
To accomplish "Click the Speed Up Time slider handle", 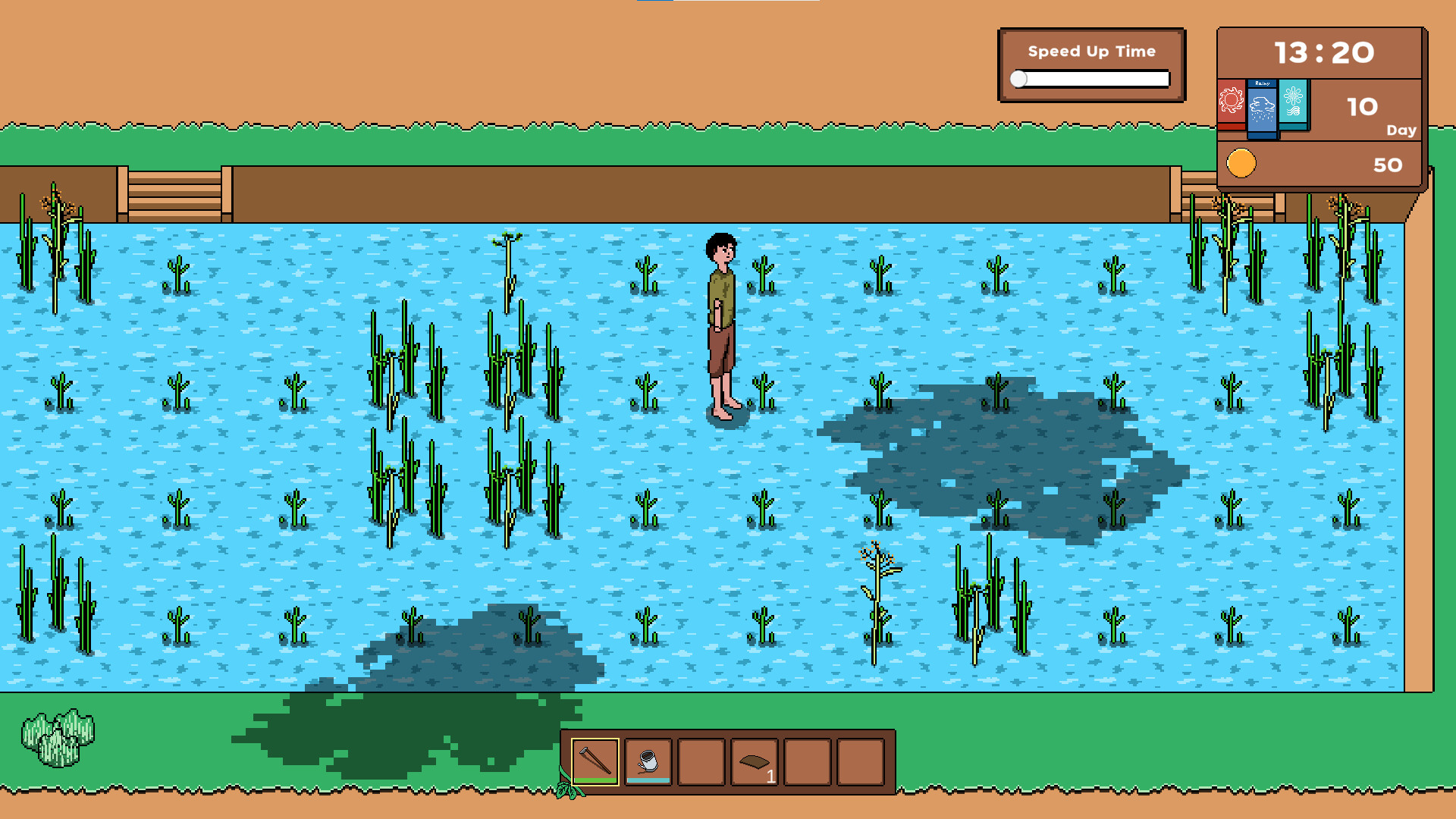I will point(1020,77).
